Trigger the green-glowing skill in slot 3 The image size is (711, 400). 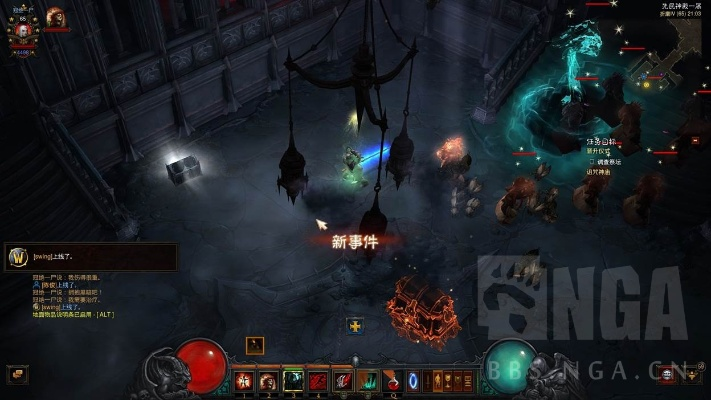(x=293, y=380)
